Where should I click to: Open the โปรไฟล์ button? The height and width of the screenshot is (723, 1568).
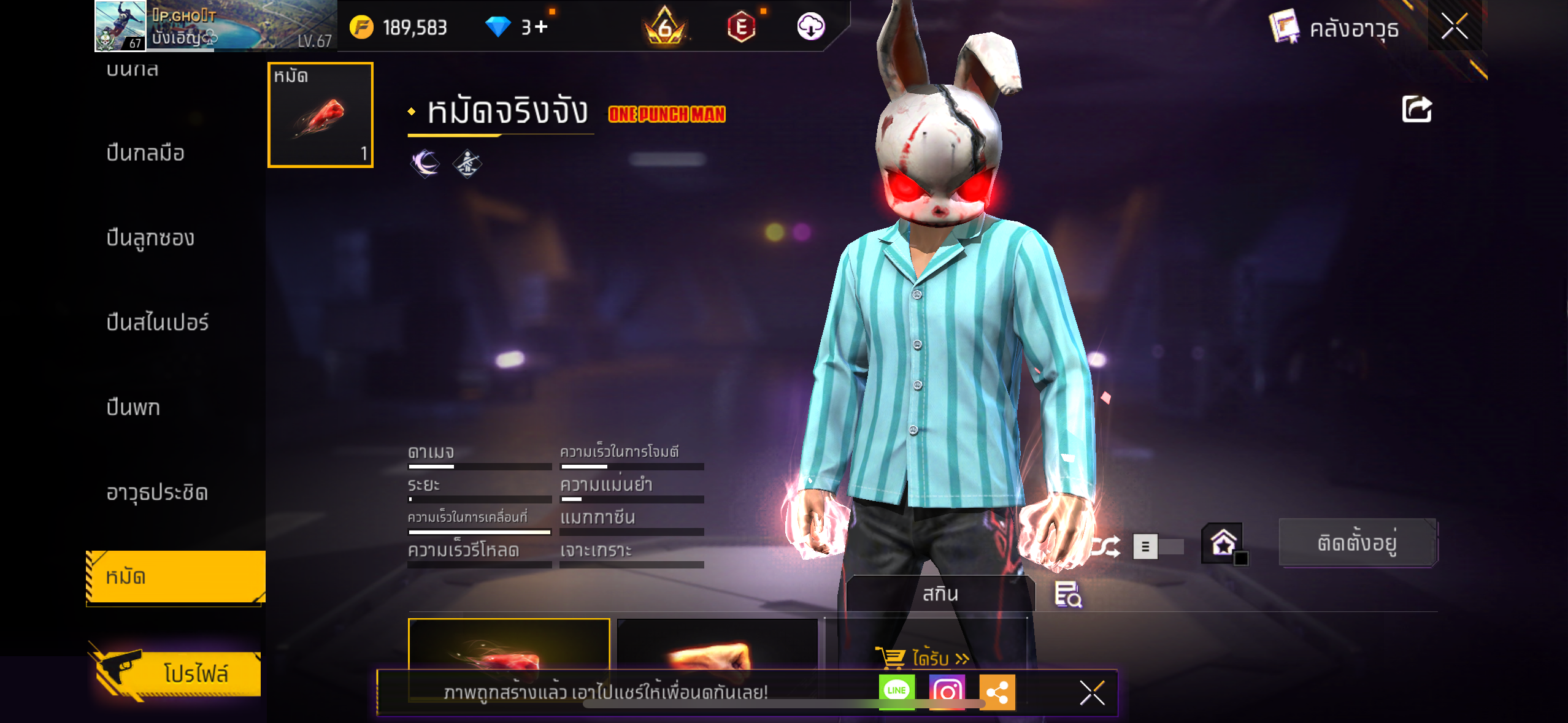tap(179, 673)
